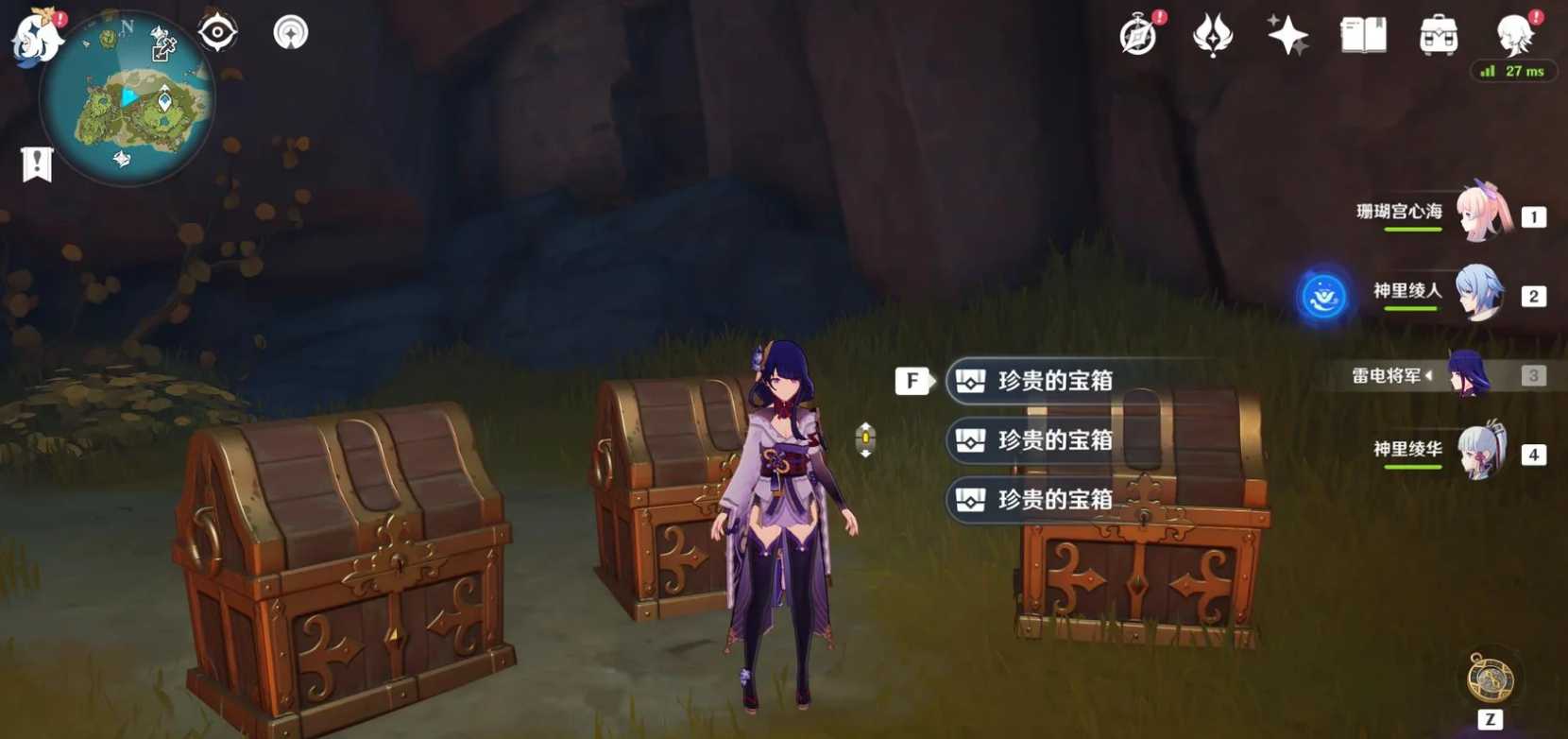1568x739 pixels.
Task: Open the Inventory backpack icon
Action: point(1439,34)
